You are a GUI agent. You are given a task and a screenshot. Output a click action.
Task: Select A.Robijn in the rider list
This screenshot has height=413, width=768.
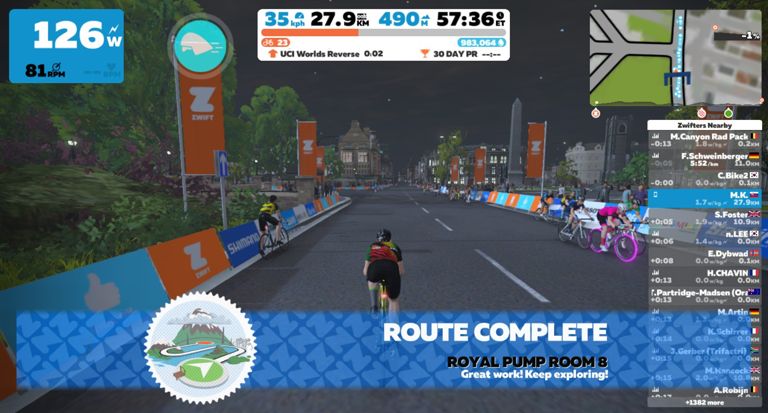pos(705,390)
